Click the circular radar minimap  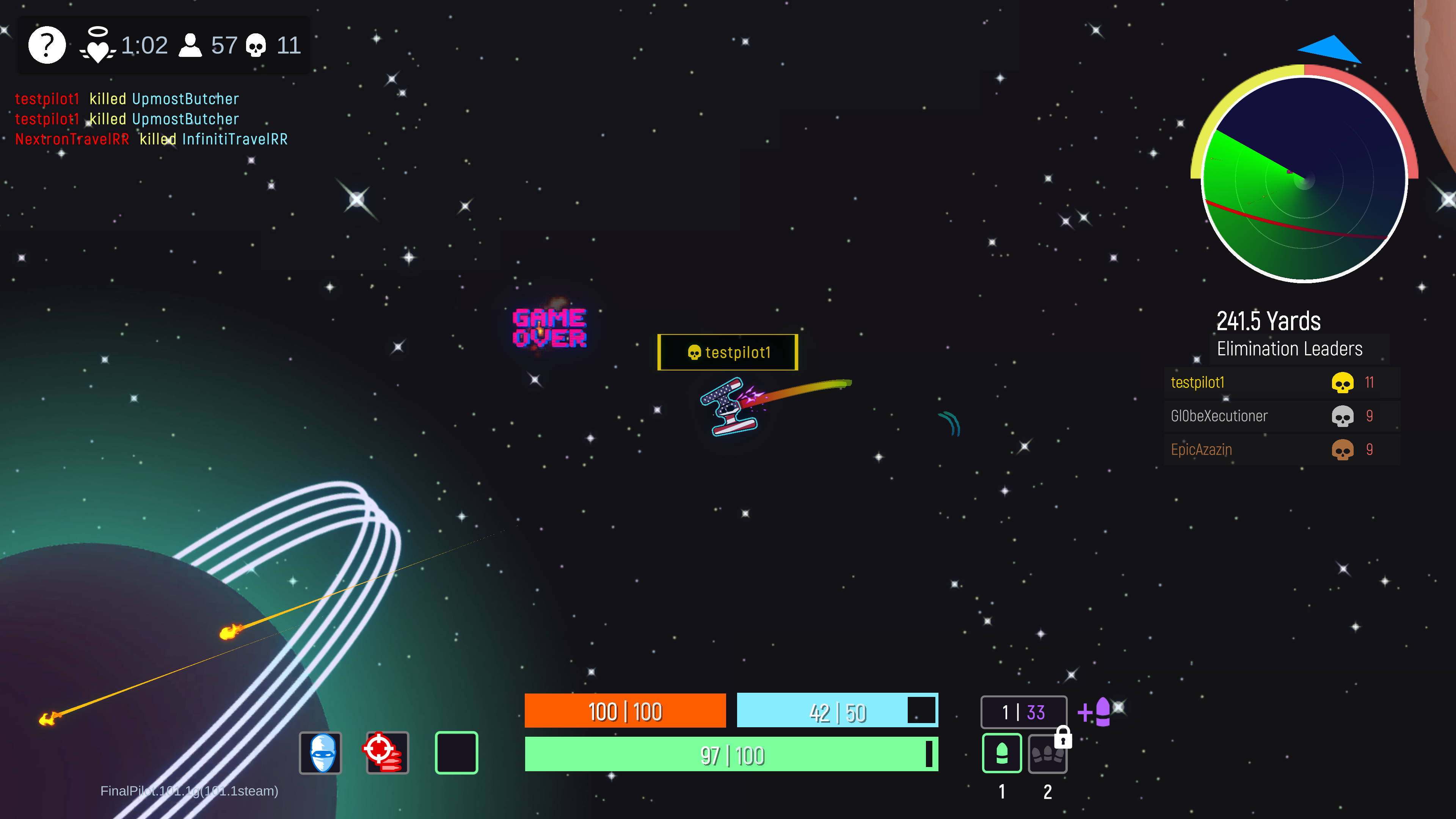click(1304, 179)
